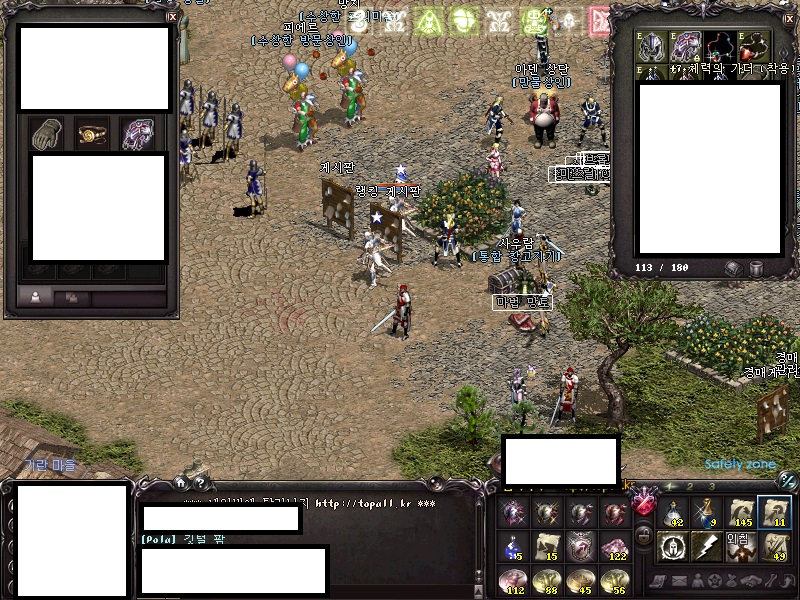Use the scroll stack of 145
This screenshot has width=800, height=600.
pyautogui.click(x=741, y=512)
